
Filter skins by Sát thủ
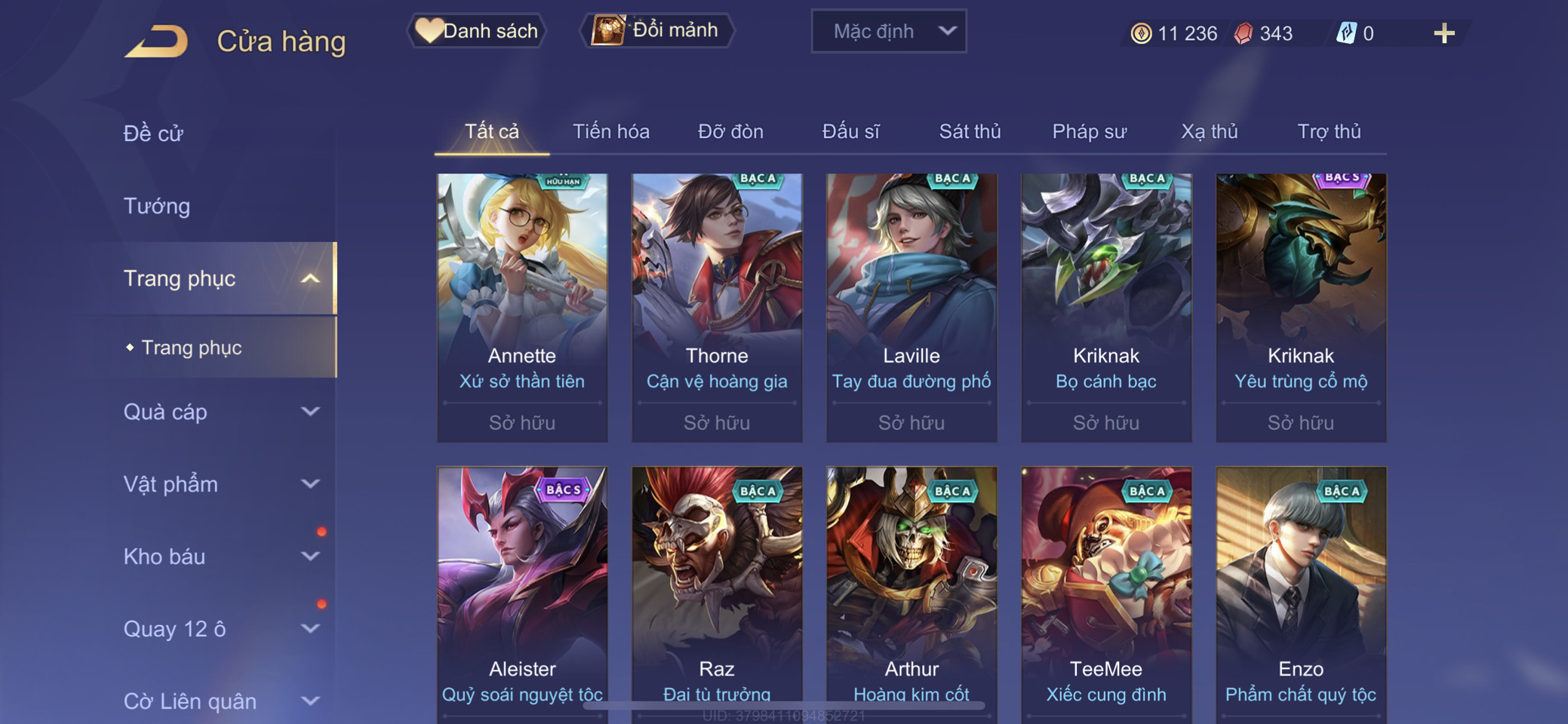pos(970,132)
